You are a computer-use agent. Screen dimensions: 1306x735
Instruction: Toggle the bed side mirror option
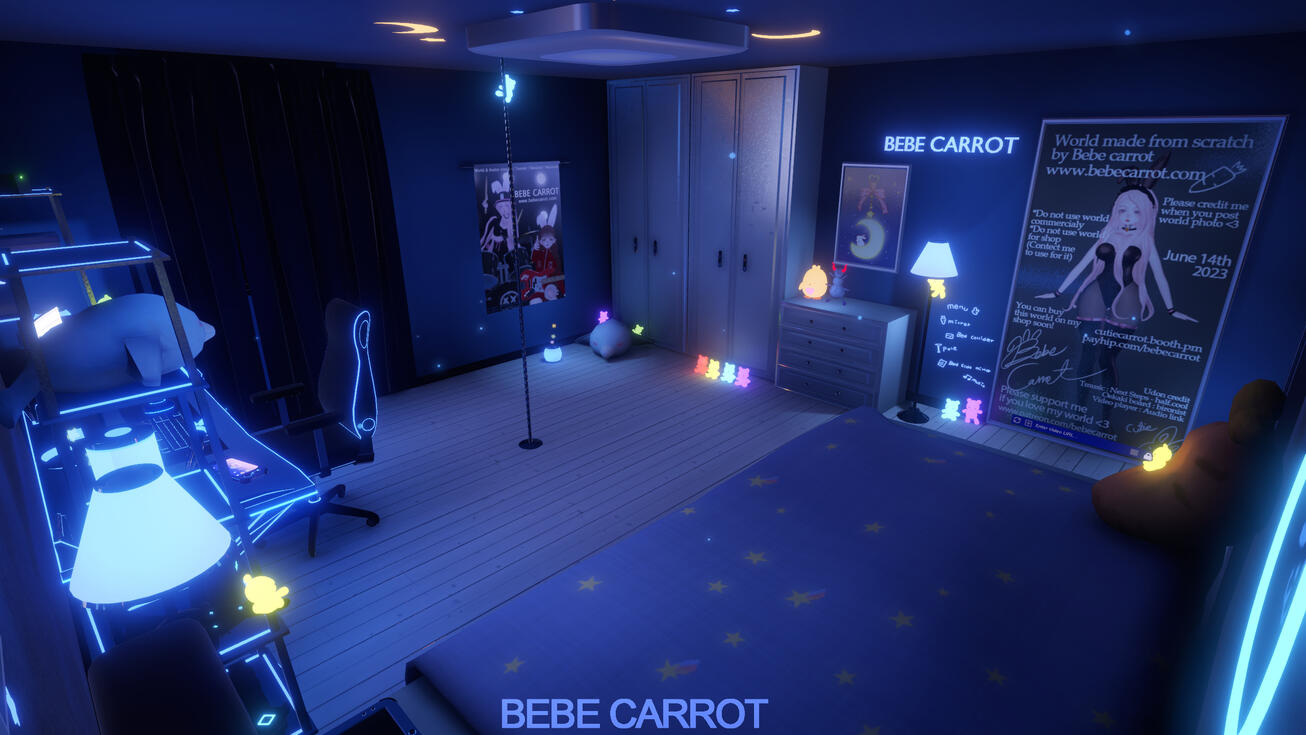point(942,363)
